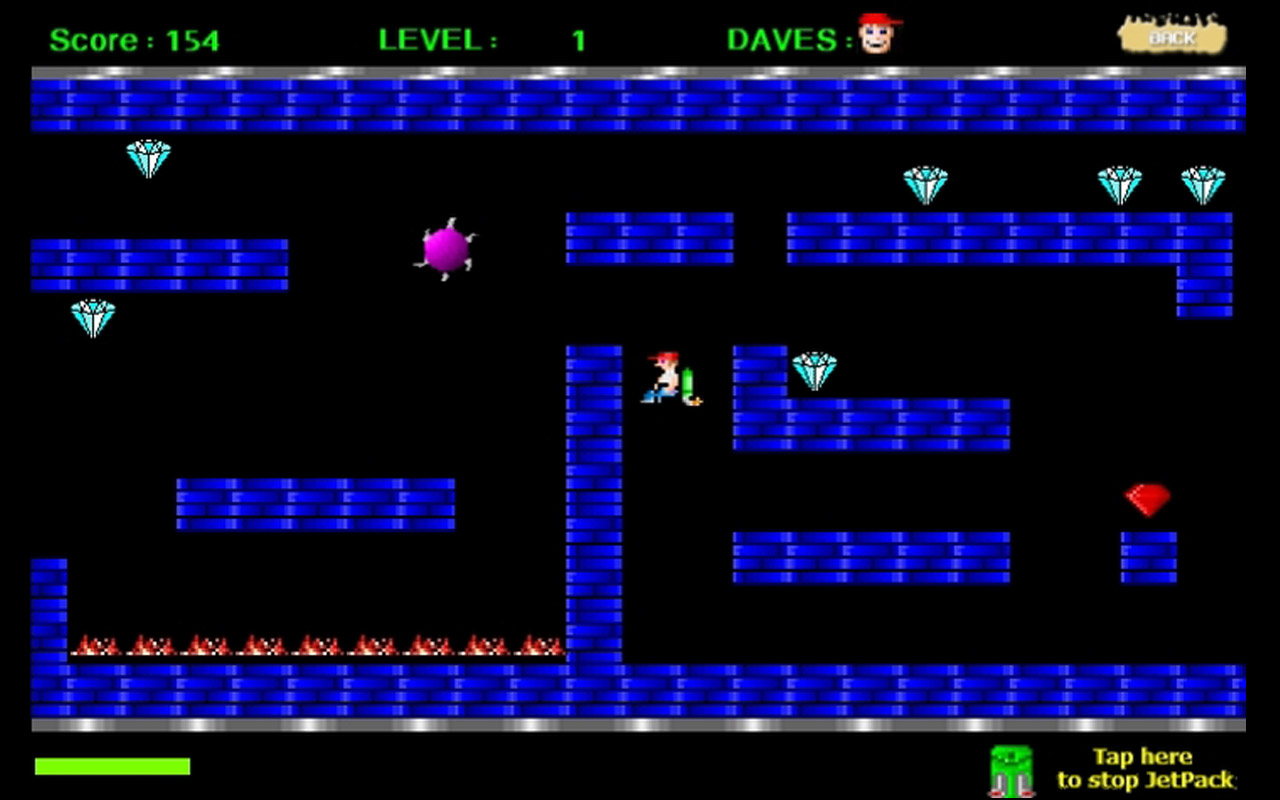Click Dave the player character
Screen dimensions: 1280x800
click(663, 378)
